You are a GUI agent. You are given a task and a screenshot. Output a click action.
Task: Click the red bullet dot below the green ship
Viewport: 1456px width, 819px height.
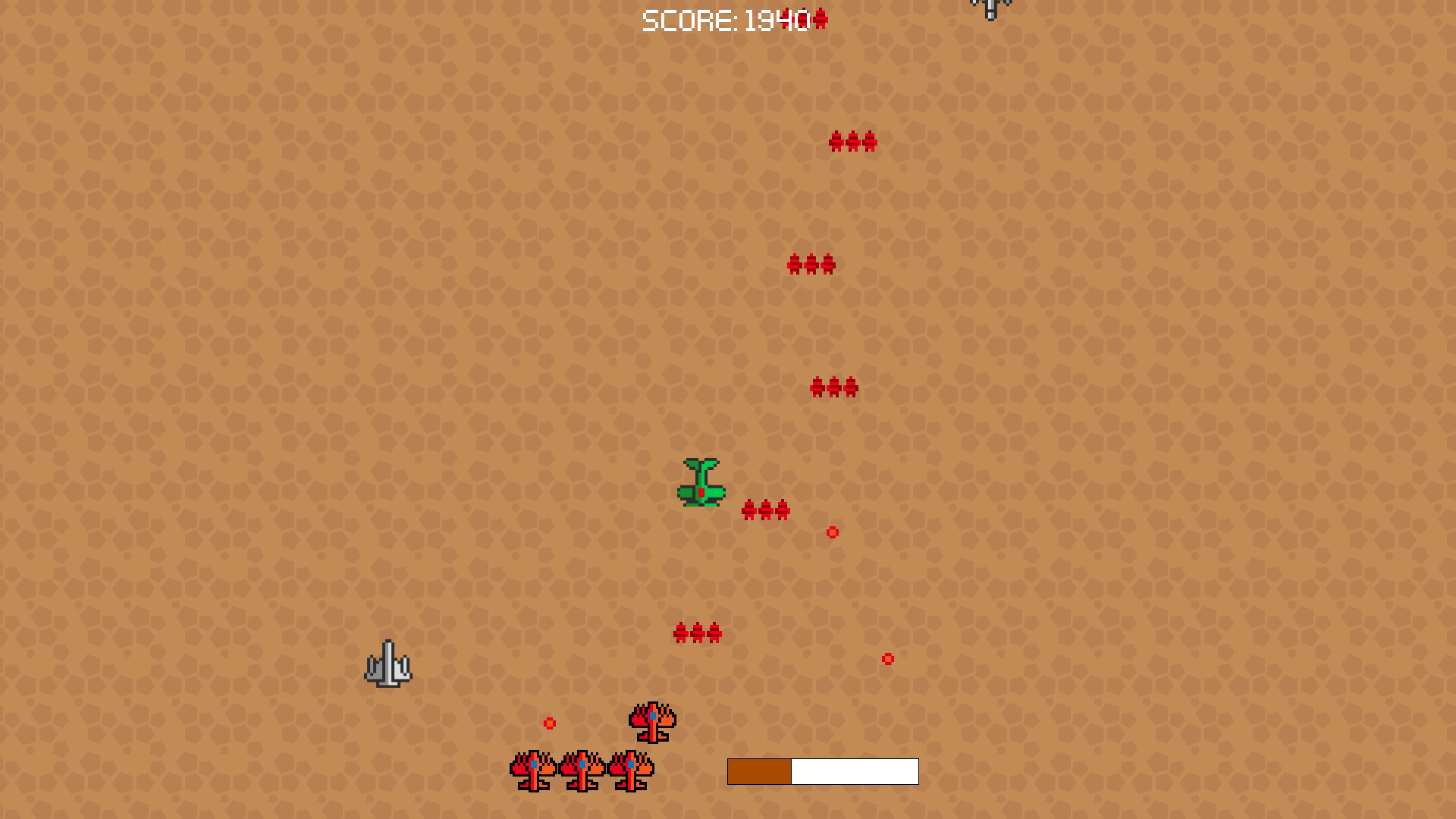coord(833,533)
